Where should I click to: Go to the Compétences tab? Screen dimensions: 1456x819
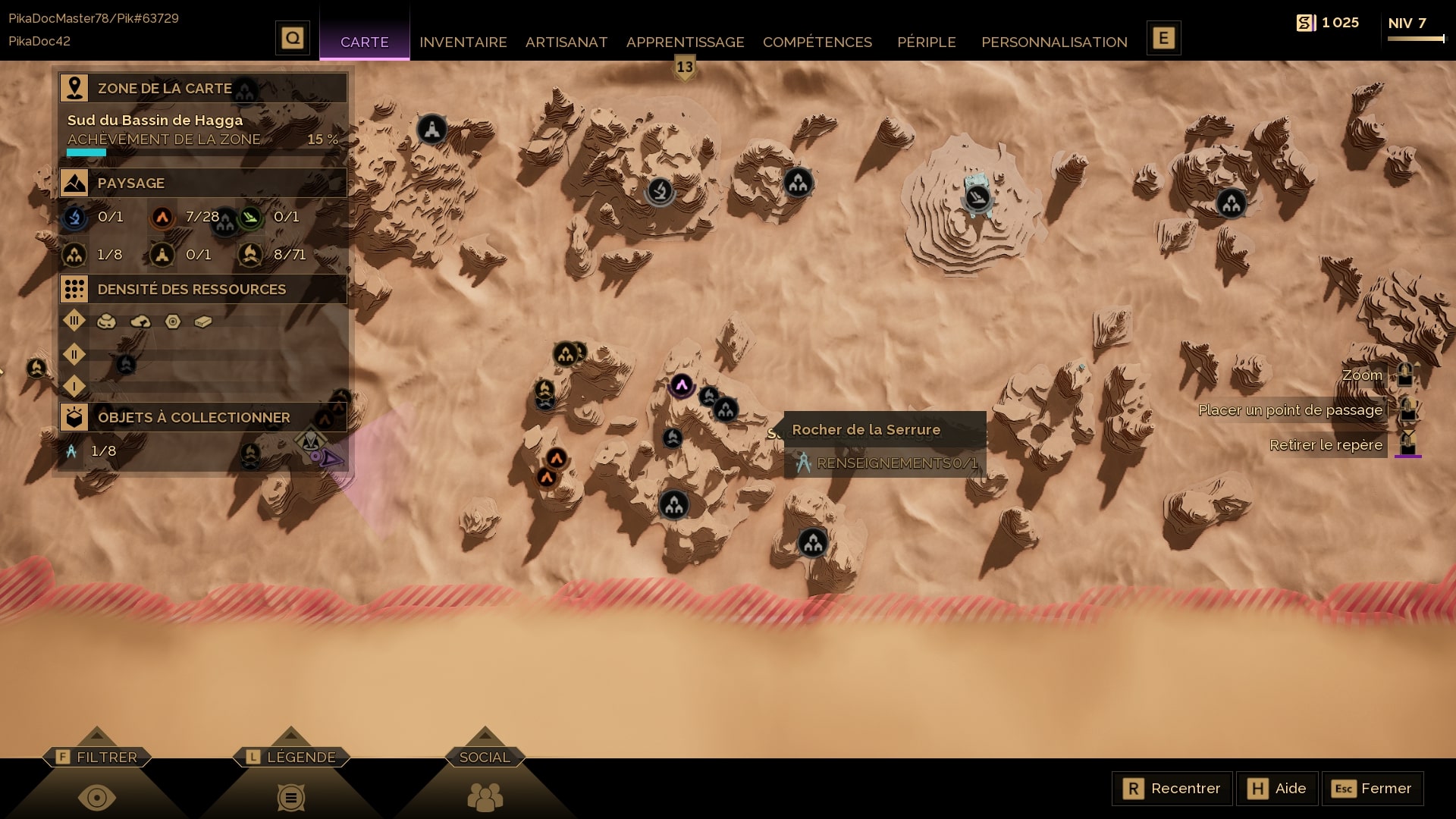point(817,42)
